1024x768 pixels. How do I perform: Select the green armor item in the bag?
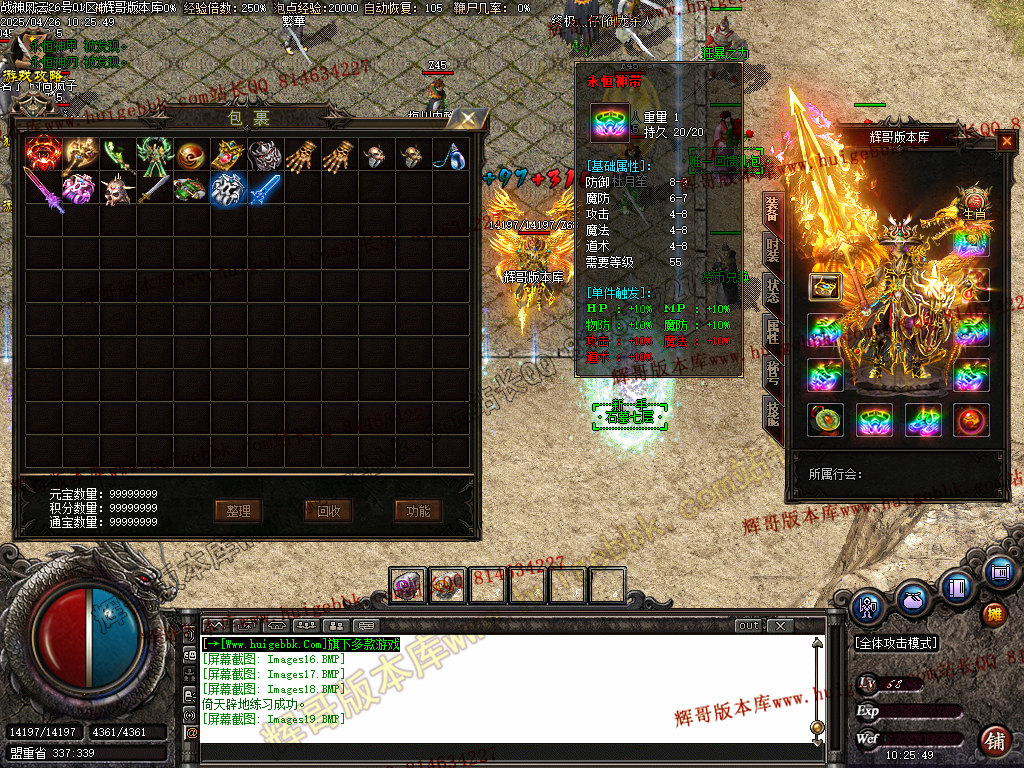(x=155, y=154)
